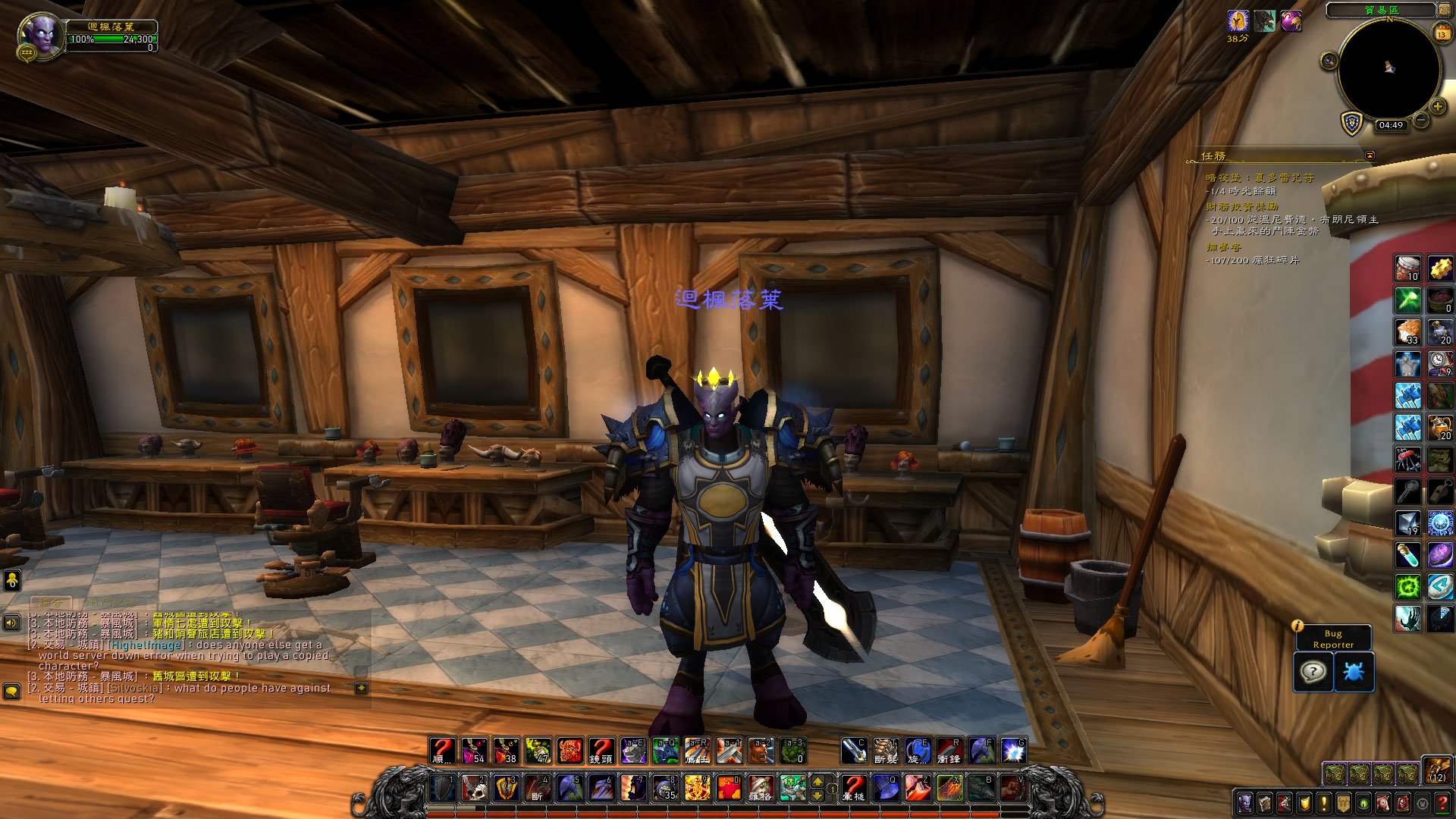Select the golden helmet buff icon
1456x819 pixels.
pyautogui.click(x=1238, y=21)
